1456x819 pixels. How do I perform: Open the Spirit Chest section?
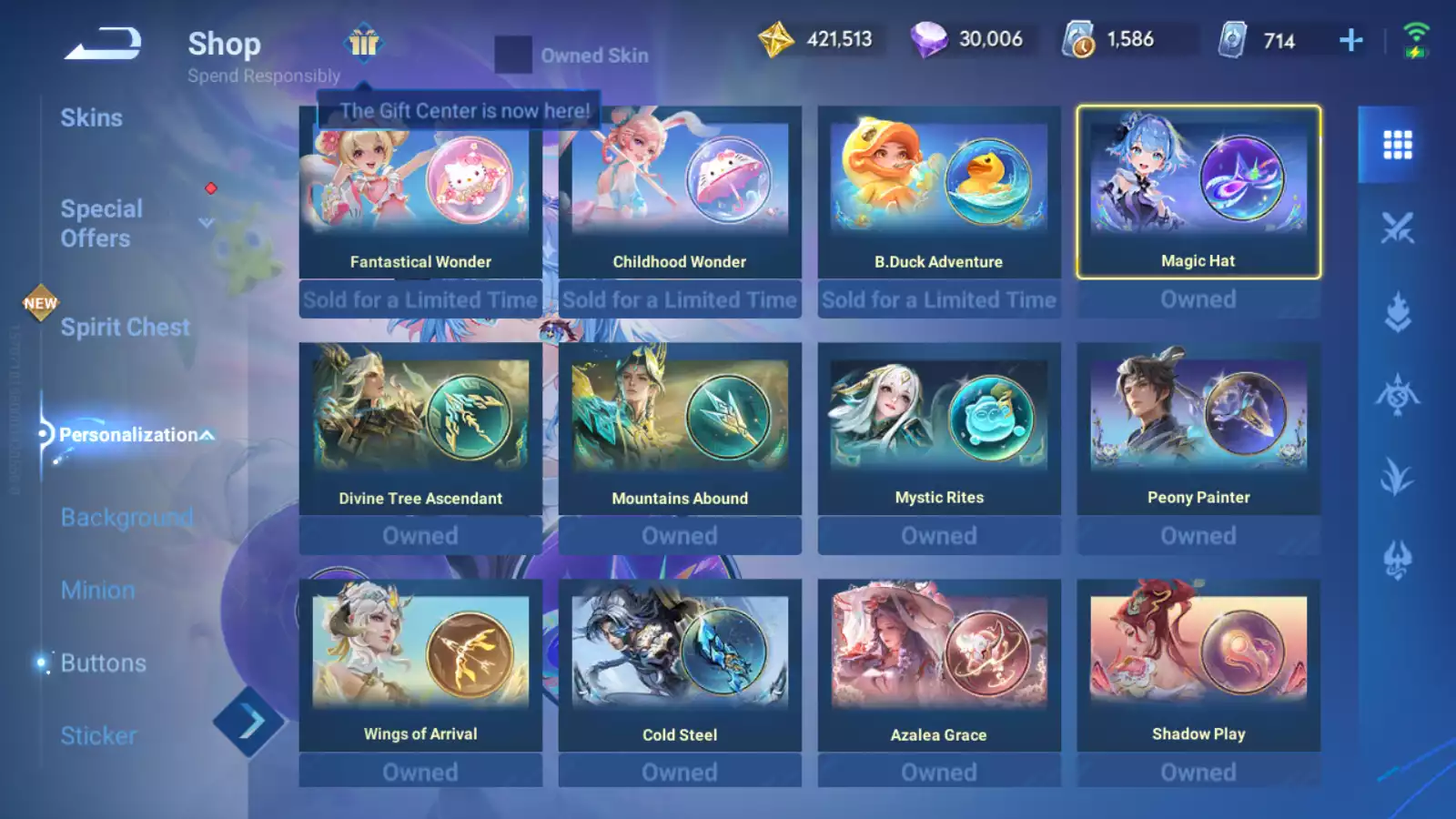(125, 328)
